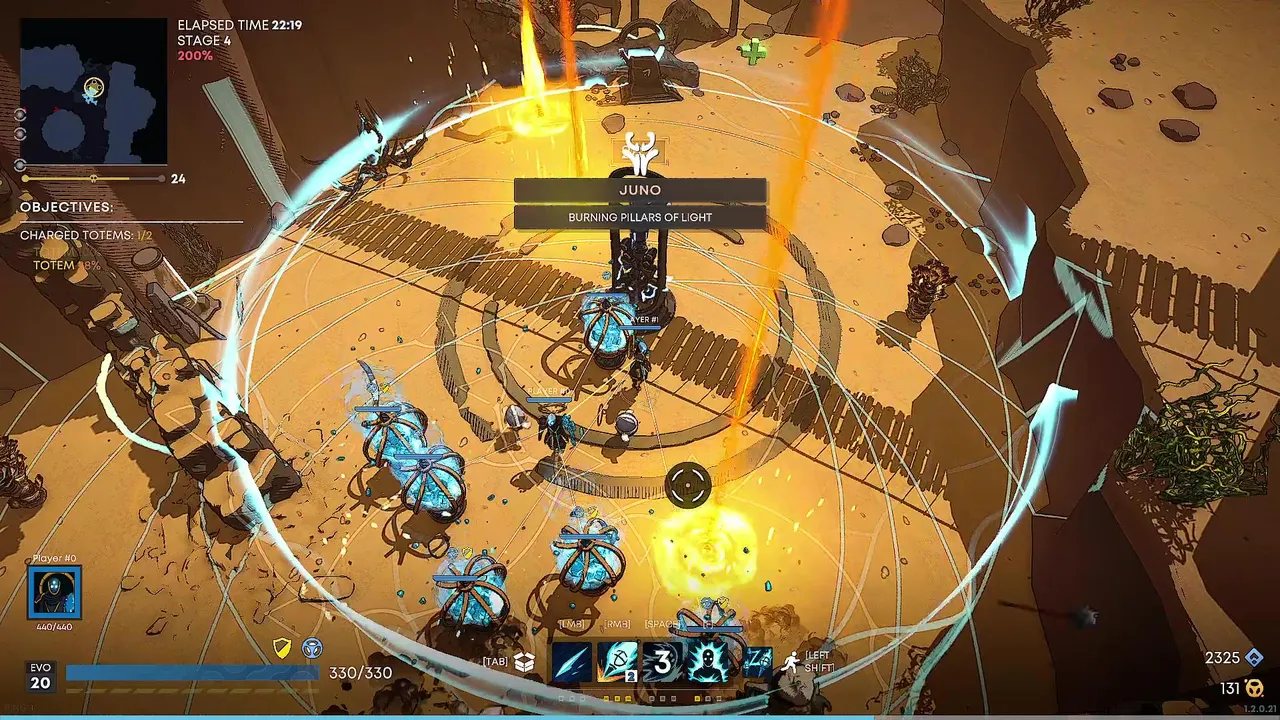Use the flaming orb projectile ability
Screen dimensions: 1280x720
pyautogui.click(x=618, y=662)
